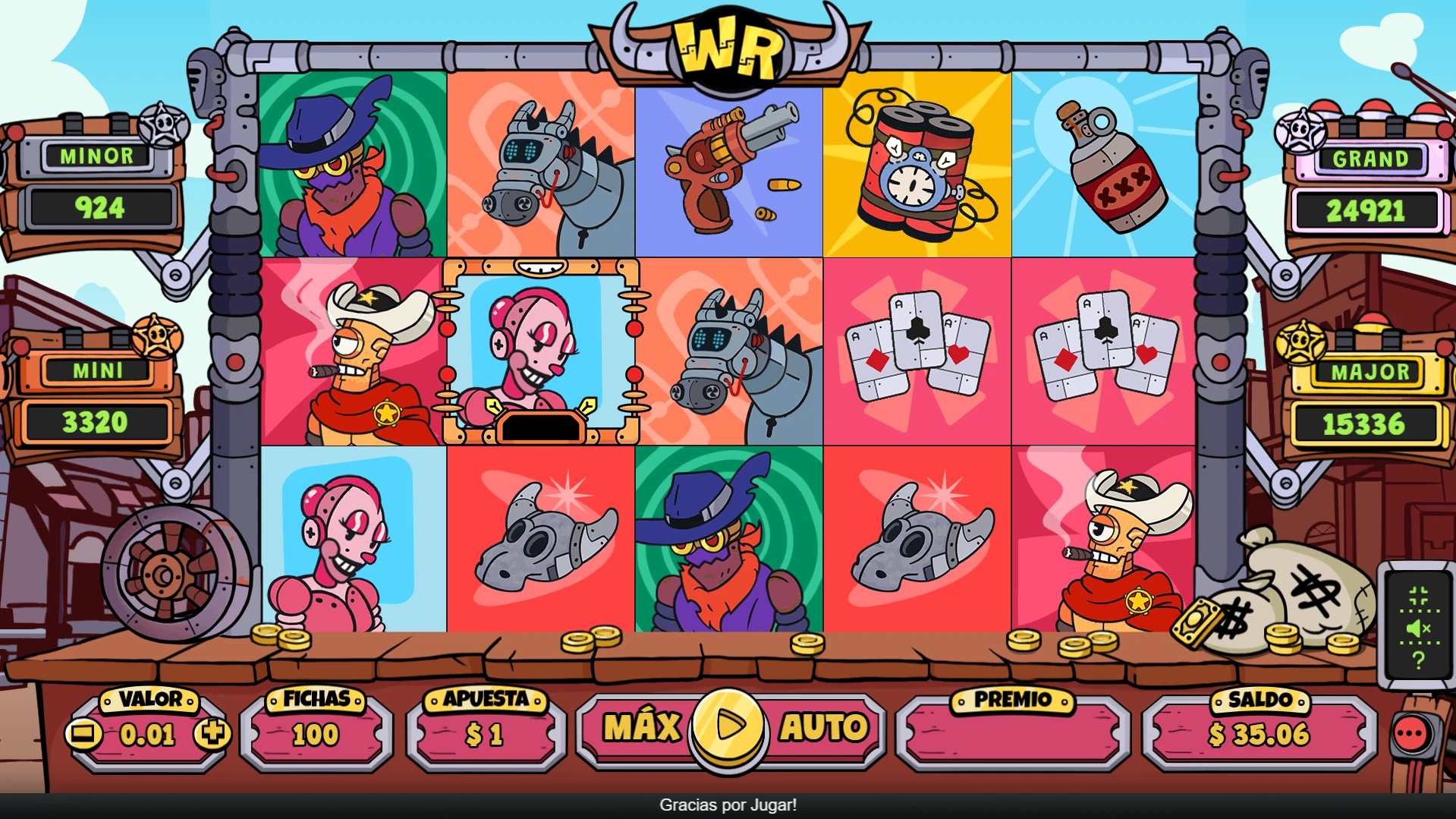The height and width of the screenshot is (819, 1456).
Task: Click the fullscreen expand icon
Action: (x=1418, y=596)
